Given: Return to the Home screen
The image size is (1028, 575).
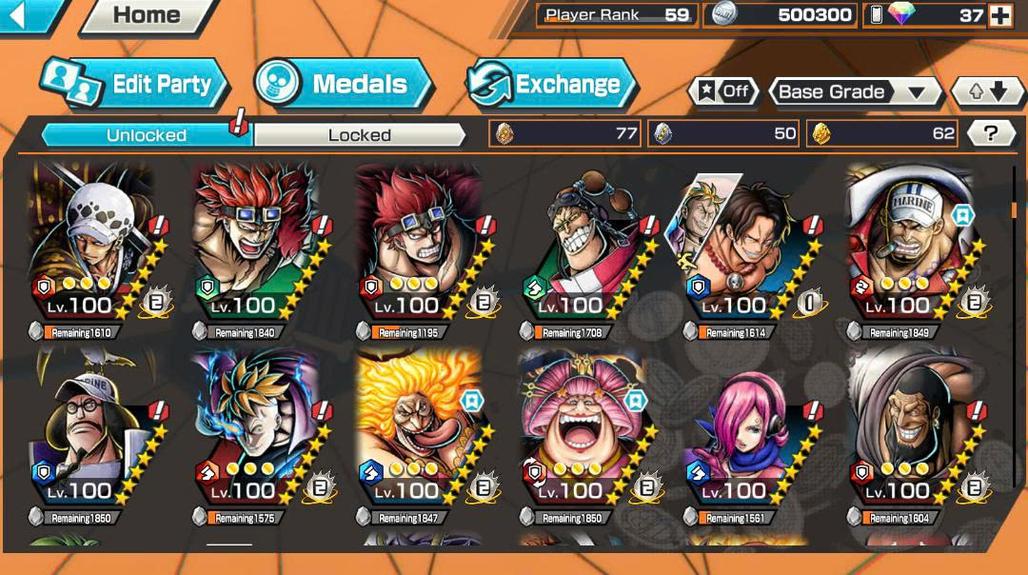Looking at the screenshot, I should pos(146,15).
